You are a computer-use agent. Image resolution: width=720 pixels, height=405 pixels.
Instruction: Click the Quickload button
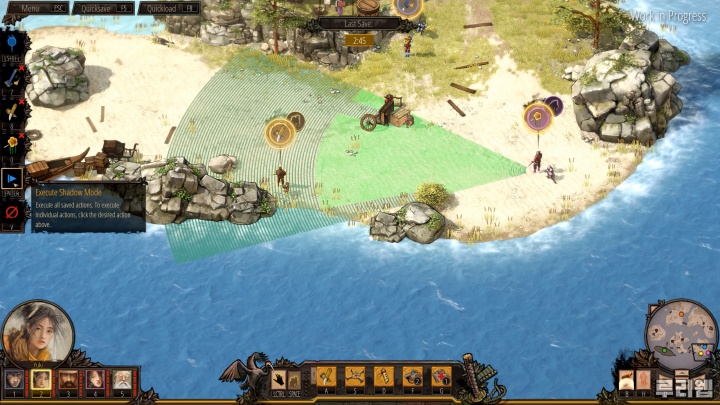tap(169, 8)
